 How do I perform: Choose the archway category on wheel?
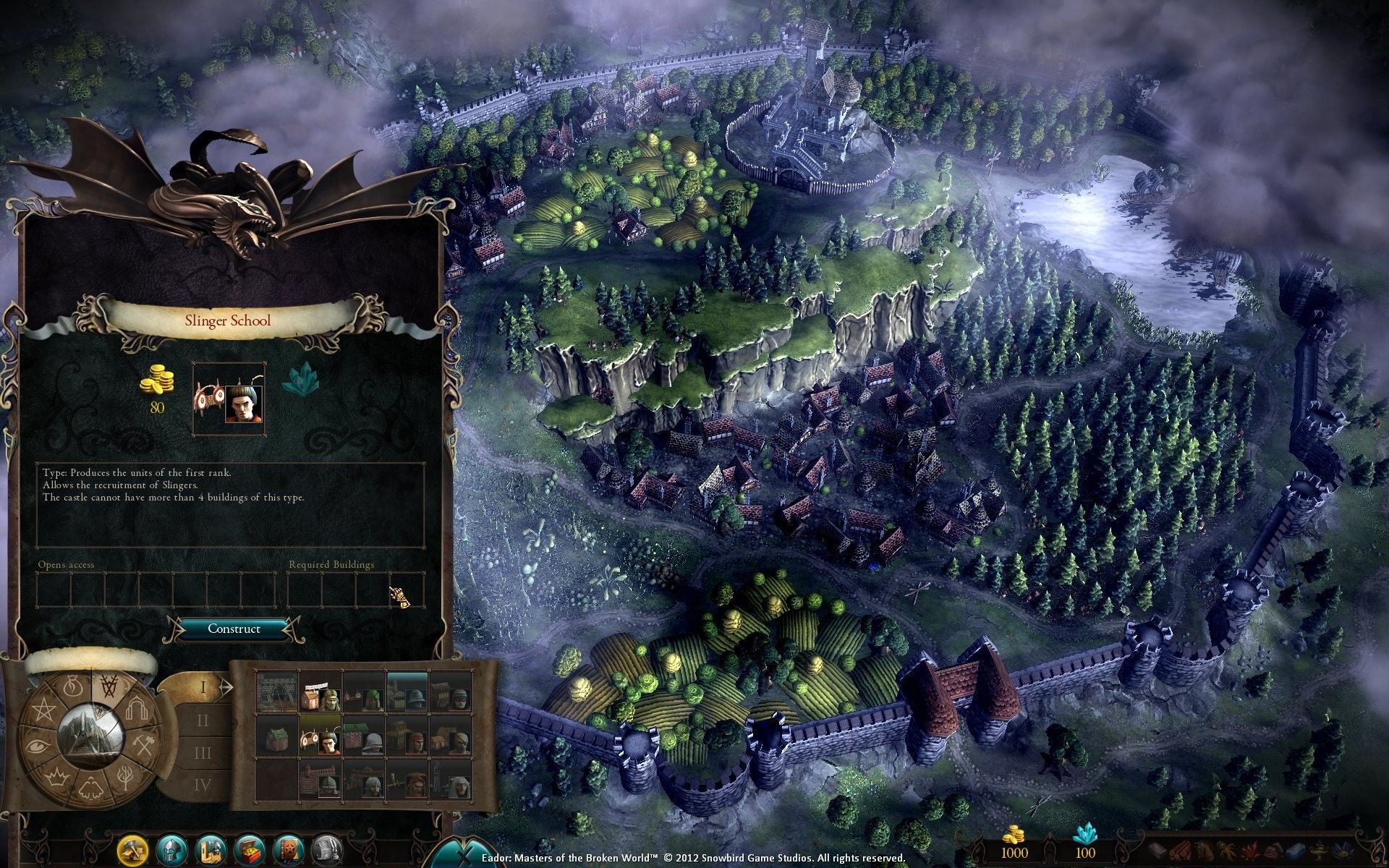tap(136, 710)
